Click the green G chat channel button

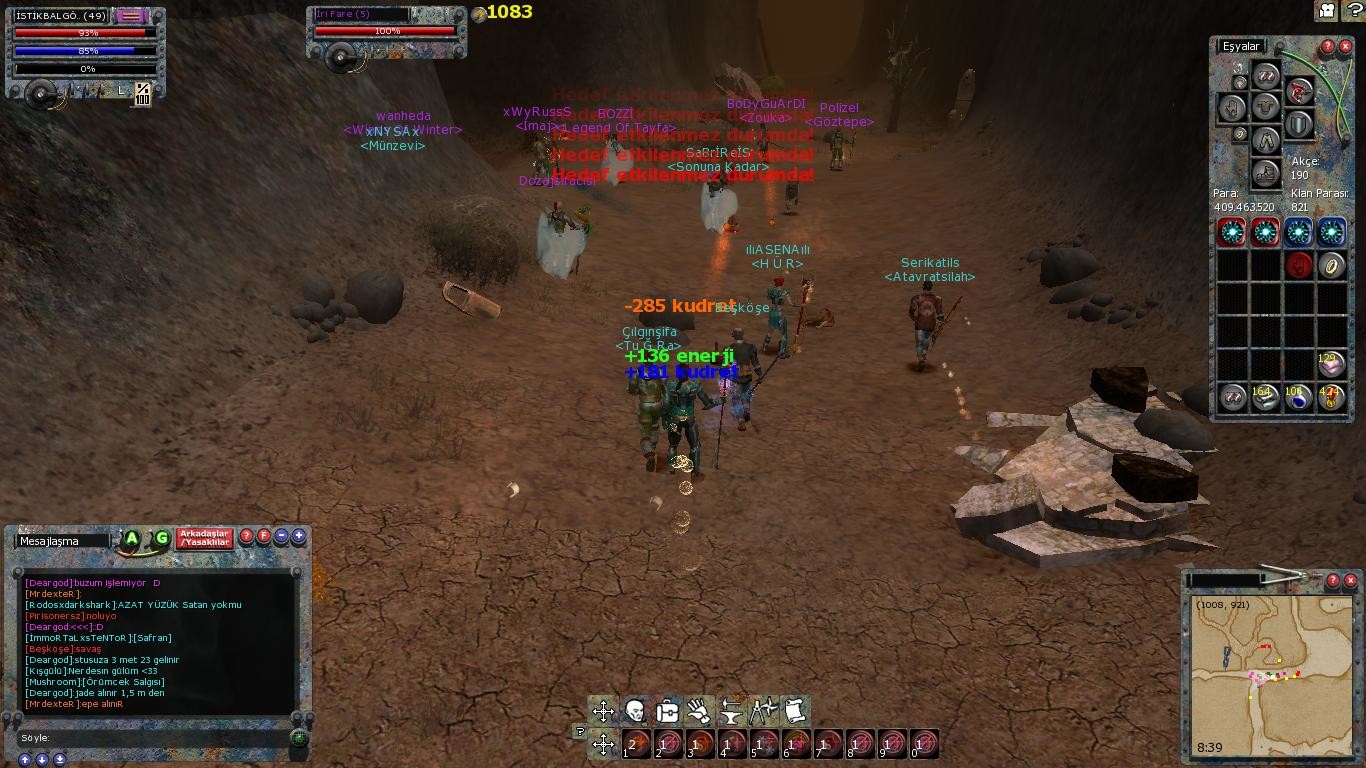click(x=161, y=539)
